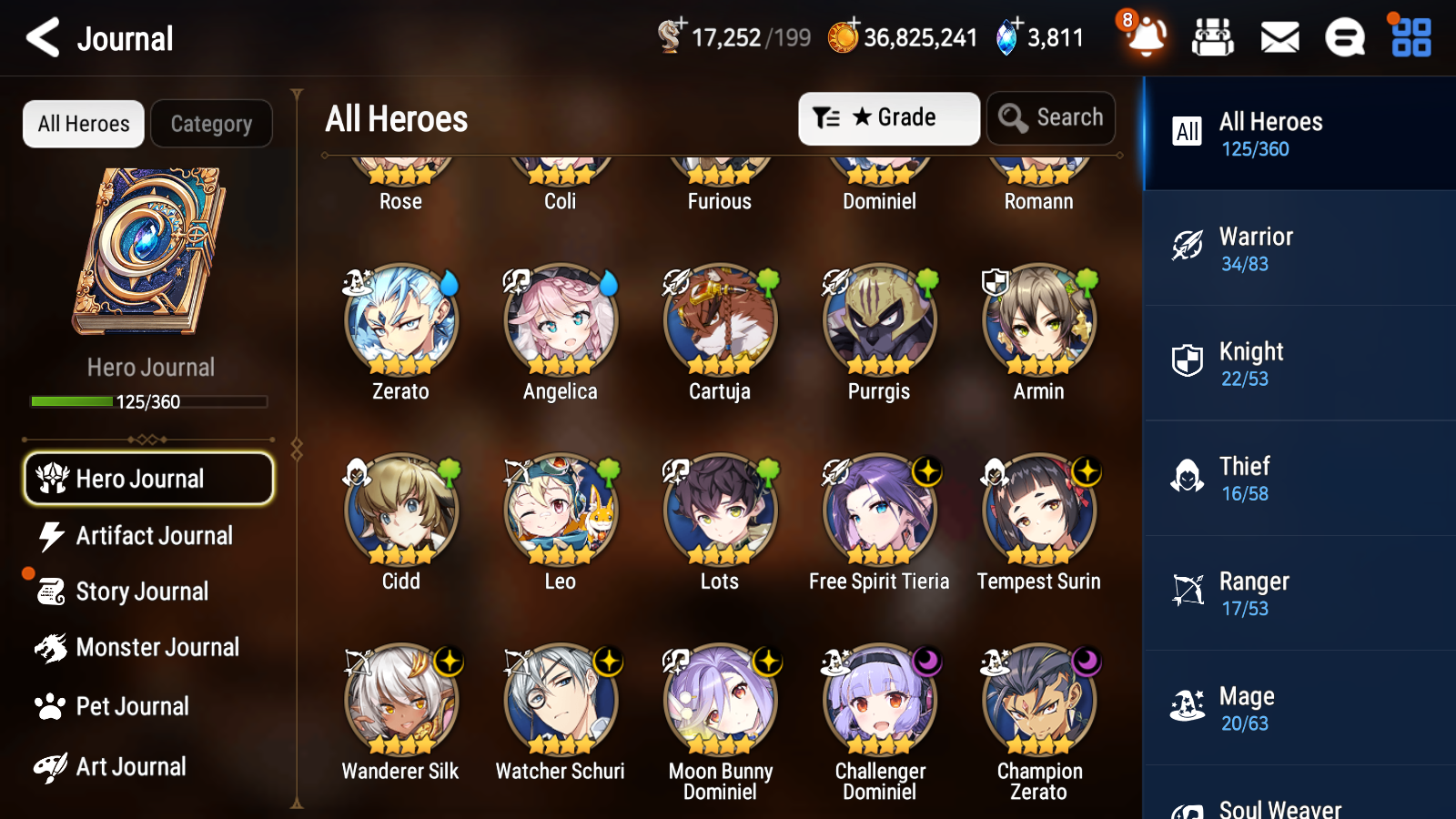Switch to the Category filter toggle
This screenshot has width=1456, height=819.
click(211, 124)
